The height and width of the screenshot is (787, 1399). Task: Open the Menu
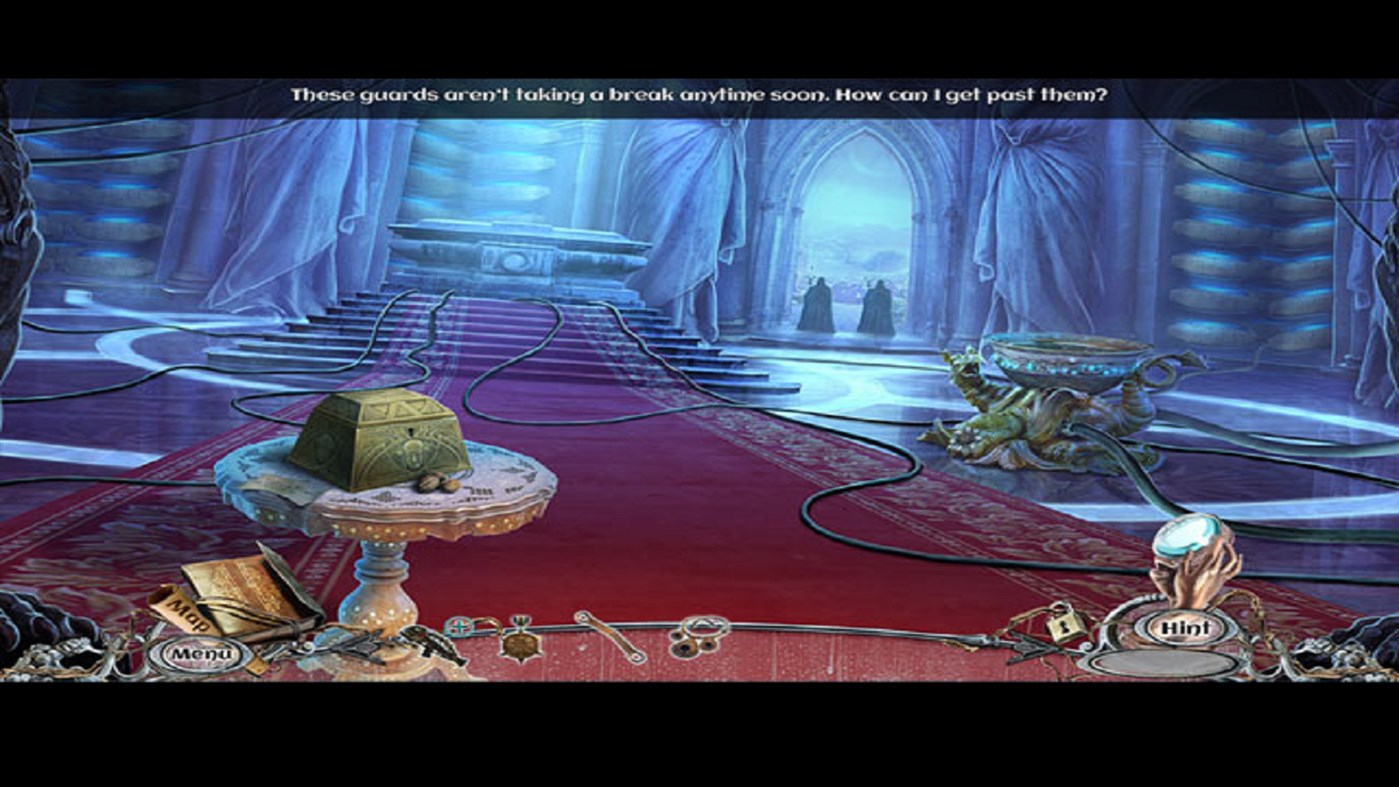[x=196, y=652]
